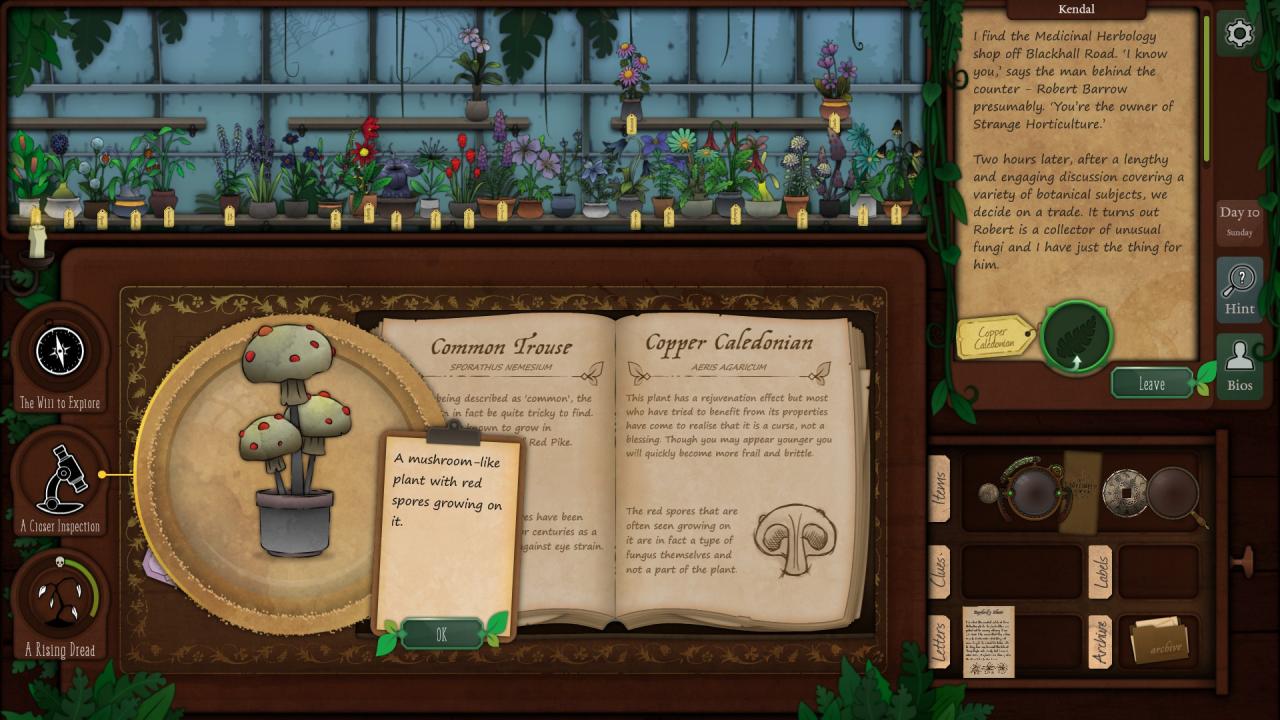Open the Archive drawer tab
The image size is (1280, 720).
point(1100,642)
